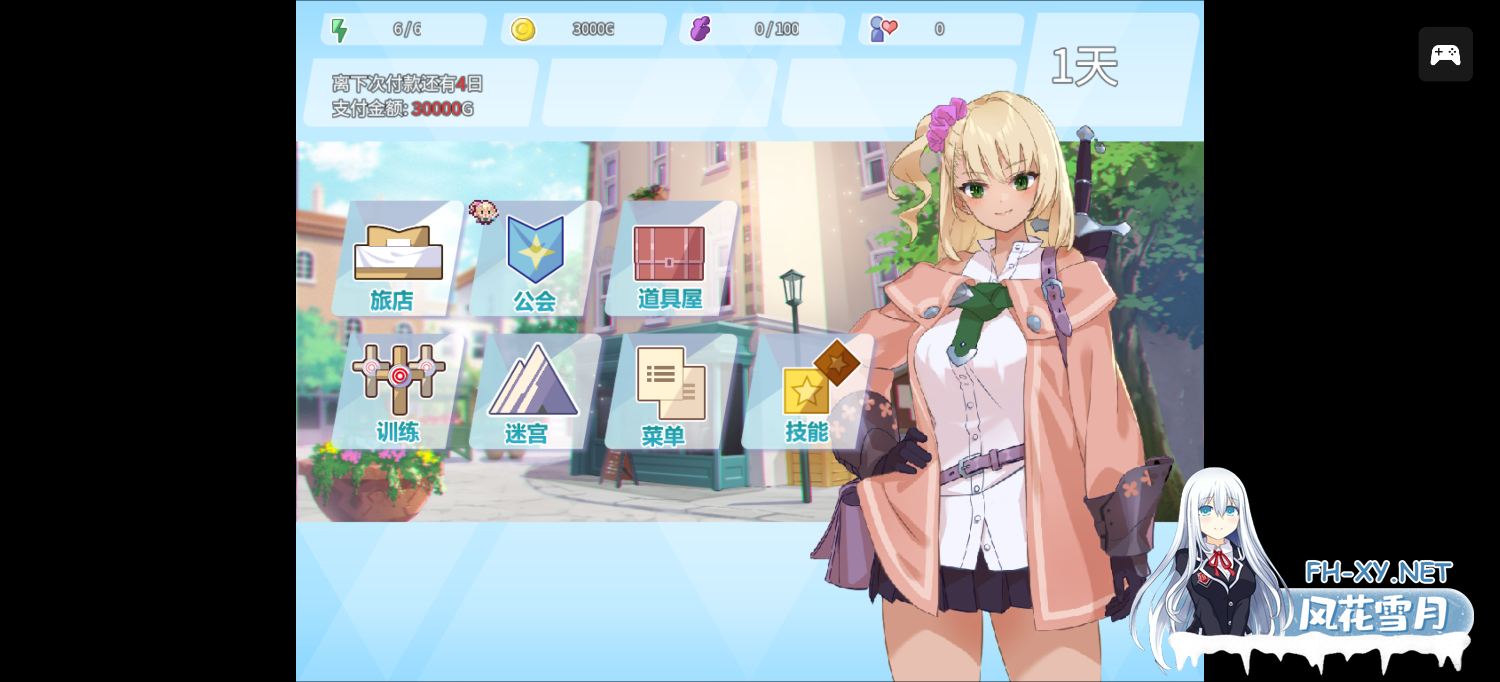Open the 技能 skills screen

[808, 392]
